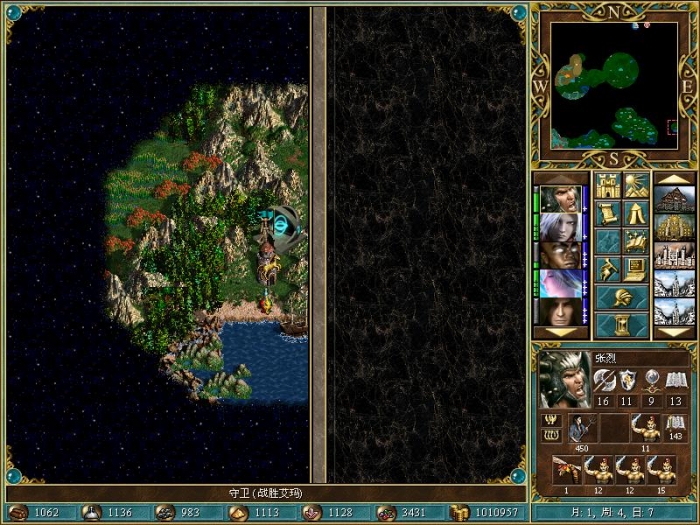Click the sun and mountains button
The height and width of the screenshot is (525, 700).
click(635, 186)
